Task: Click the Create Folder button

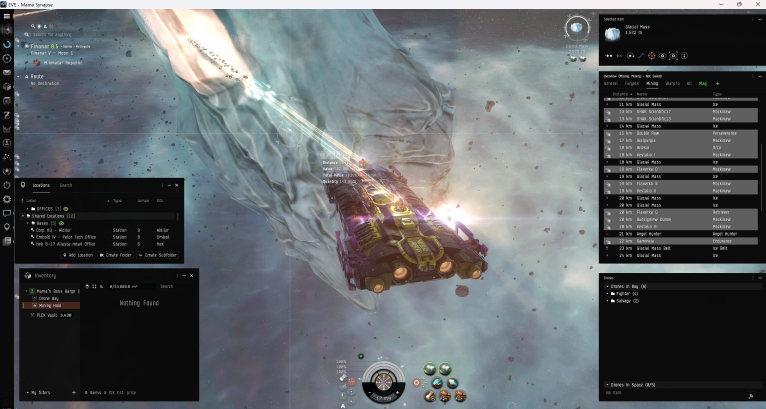Action: (119, 255)
